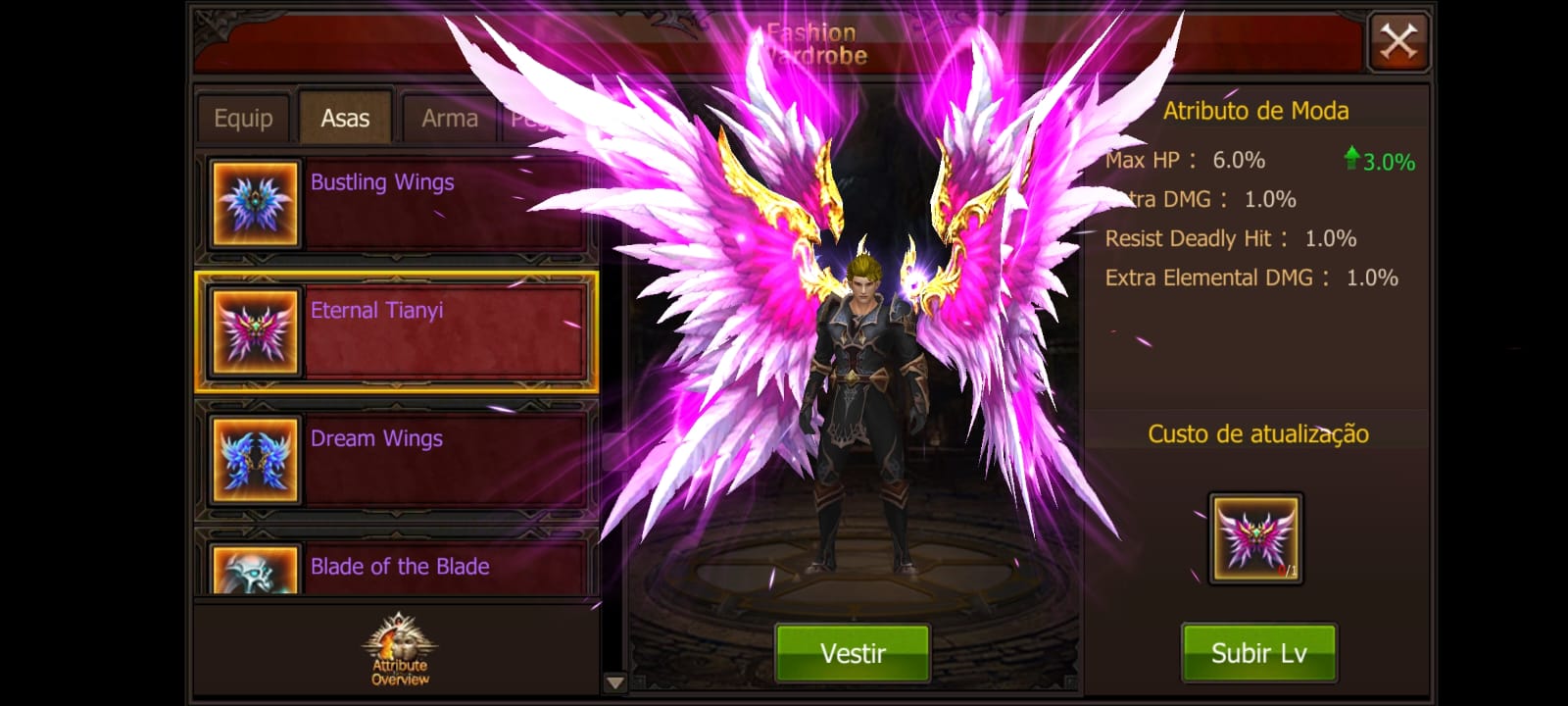Close the Fashion Wardrobe window
Viewport: 1568px width, 706px height.
coord(1398,42)
